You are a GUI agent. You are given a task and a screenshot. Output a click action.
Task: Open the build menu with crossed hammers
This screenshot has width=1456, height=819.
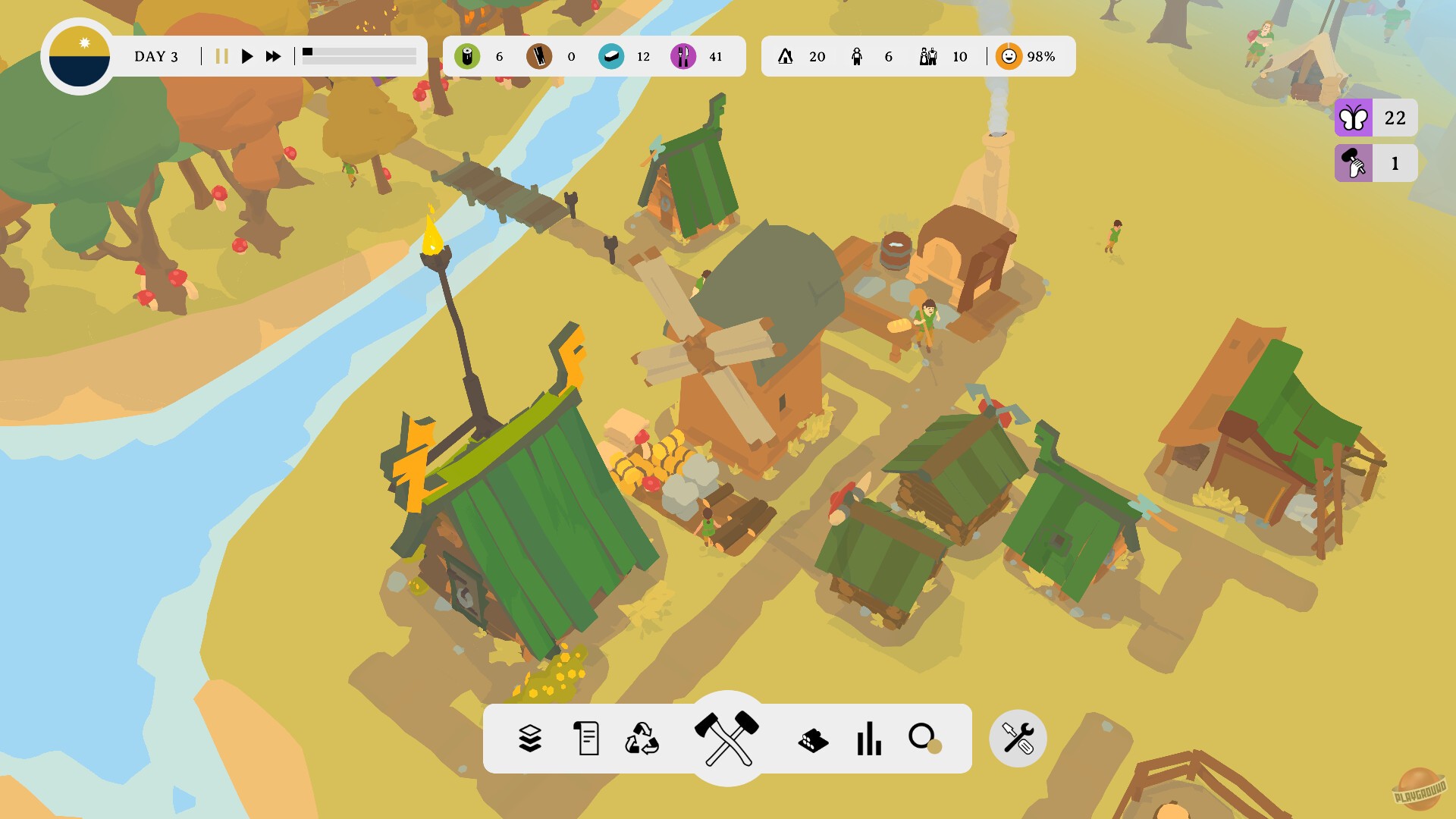726,737
